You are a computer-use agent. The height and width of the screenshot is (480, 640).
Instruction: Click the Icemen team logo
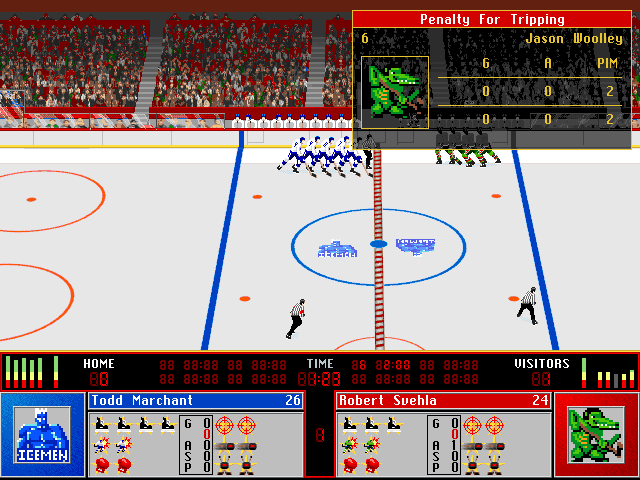42,435
